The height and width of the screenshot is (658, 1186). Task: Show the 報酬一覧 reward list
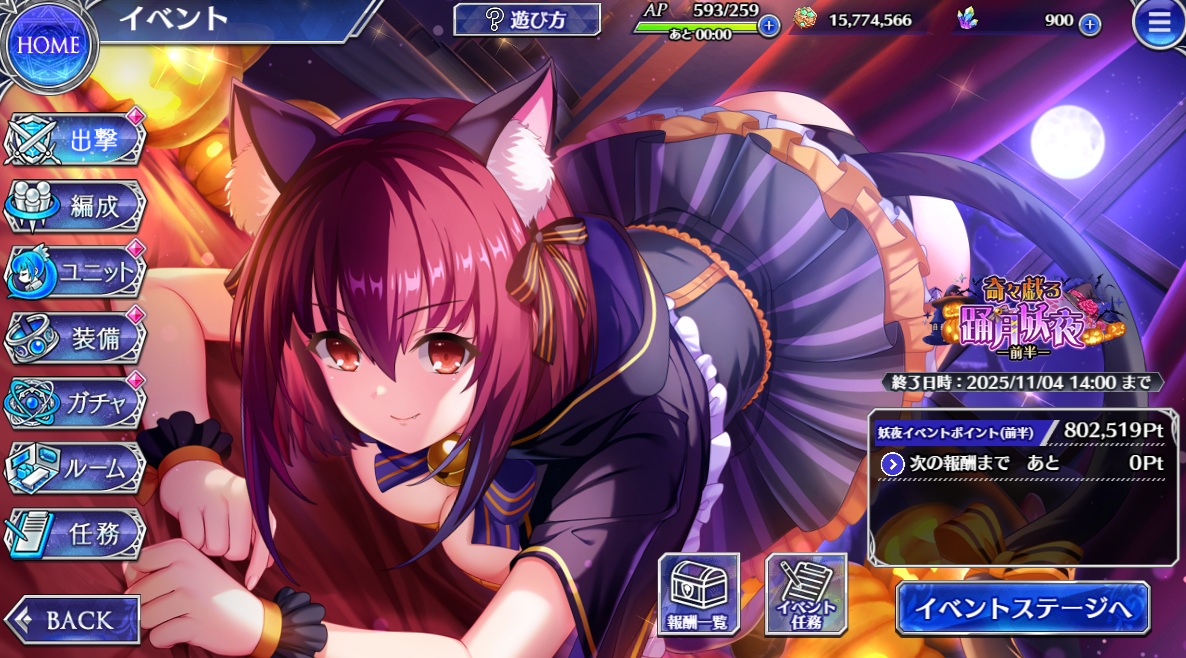(698, 595)
